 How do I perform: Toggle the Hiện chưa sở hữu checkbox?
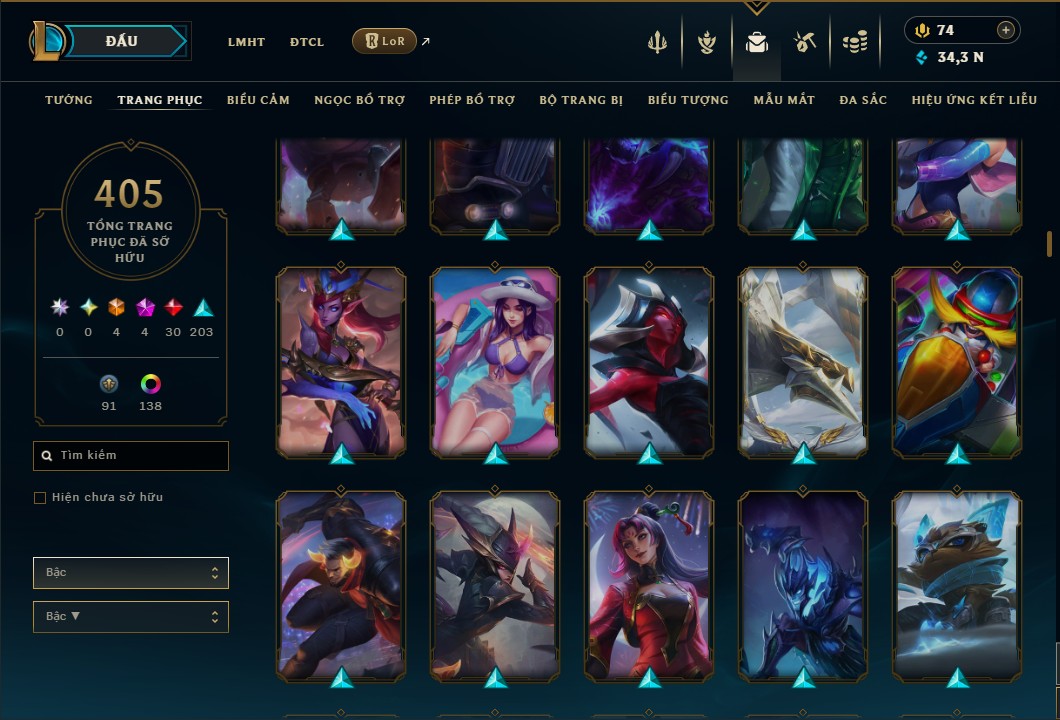click(x=40, y=498)
